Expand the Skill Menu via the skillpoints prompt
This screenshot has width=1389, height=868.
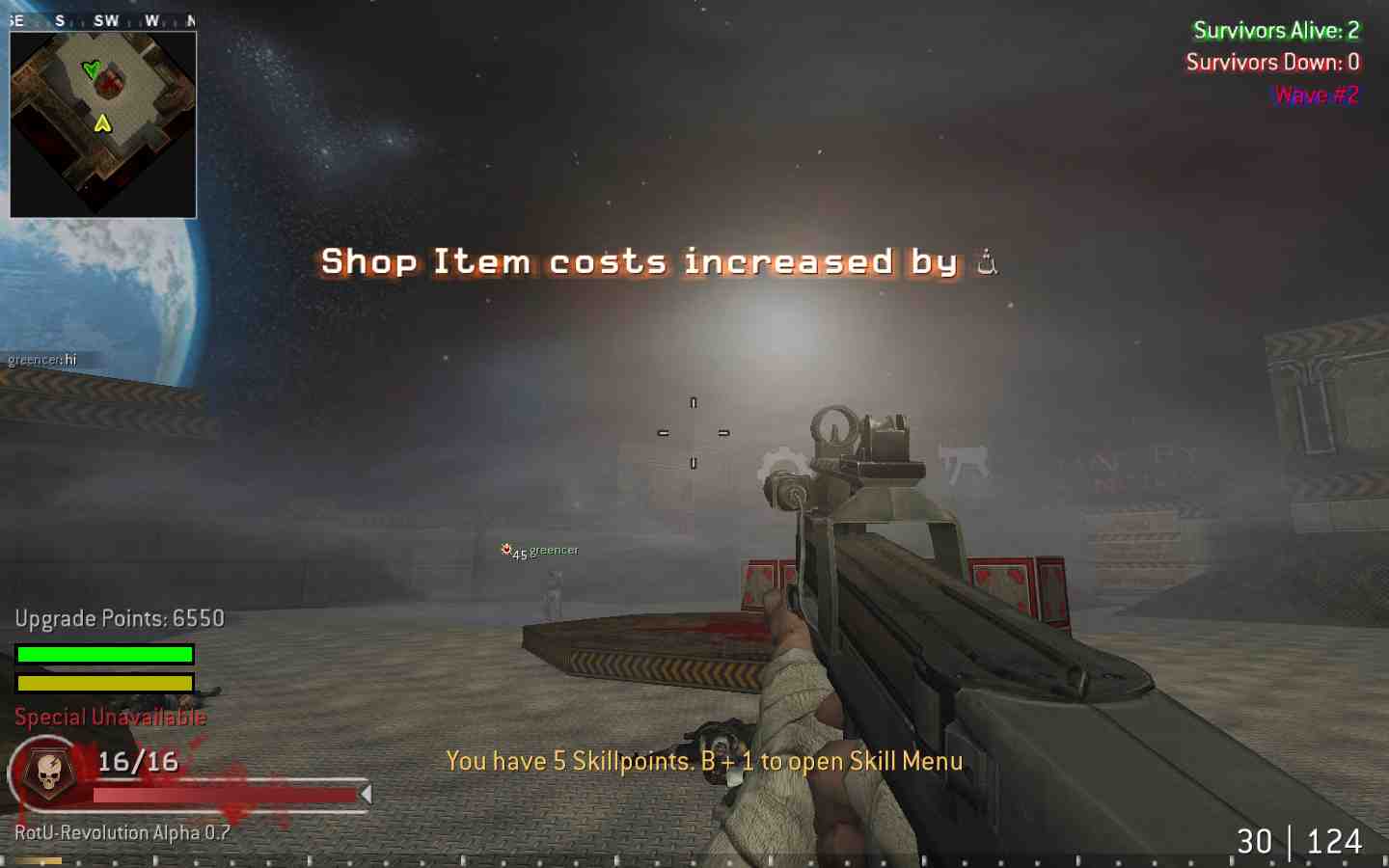[x=704, y=761]
